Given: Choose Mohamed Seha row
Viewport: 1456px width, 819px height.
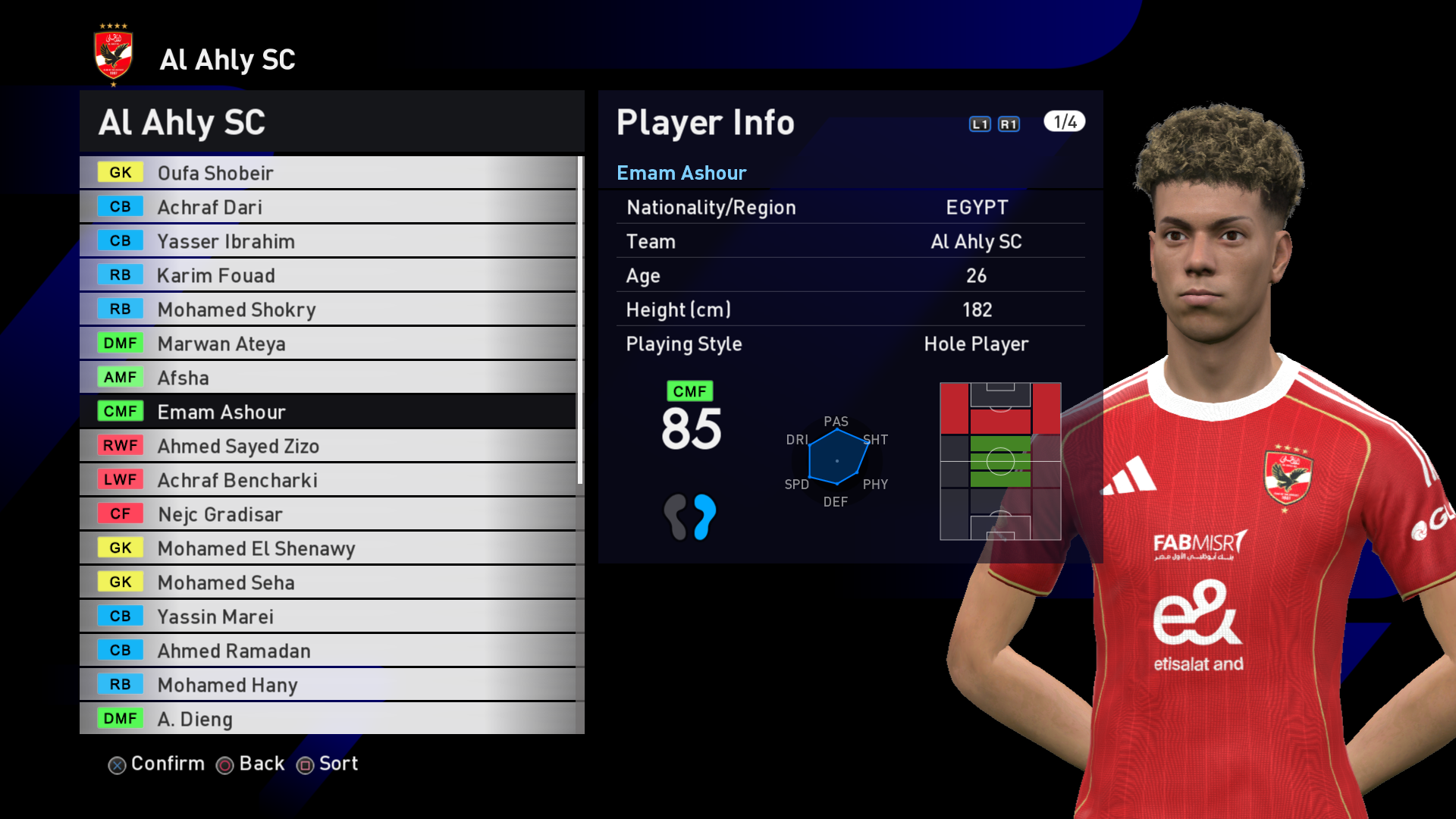Looking at the screenshot, I should pyautogui.click(x=328, y=582).
